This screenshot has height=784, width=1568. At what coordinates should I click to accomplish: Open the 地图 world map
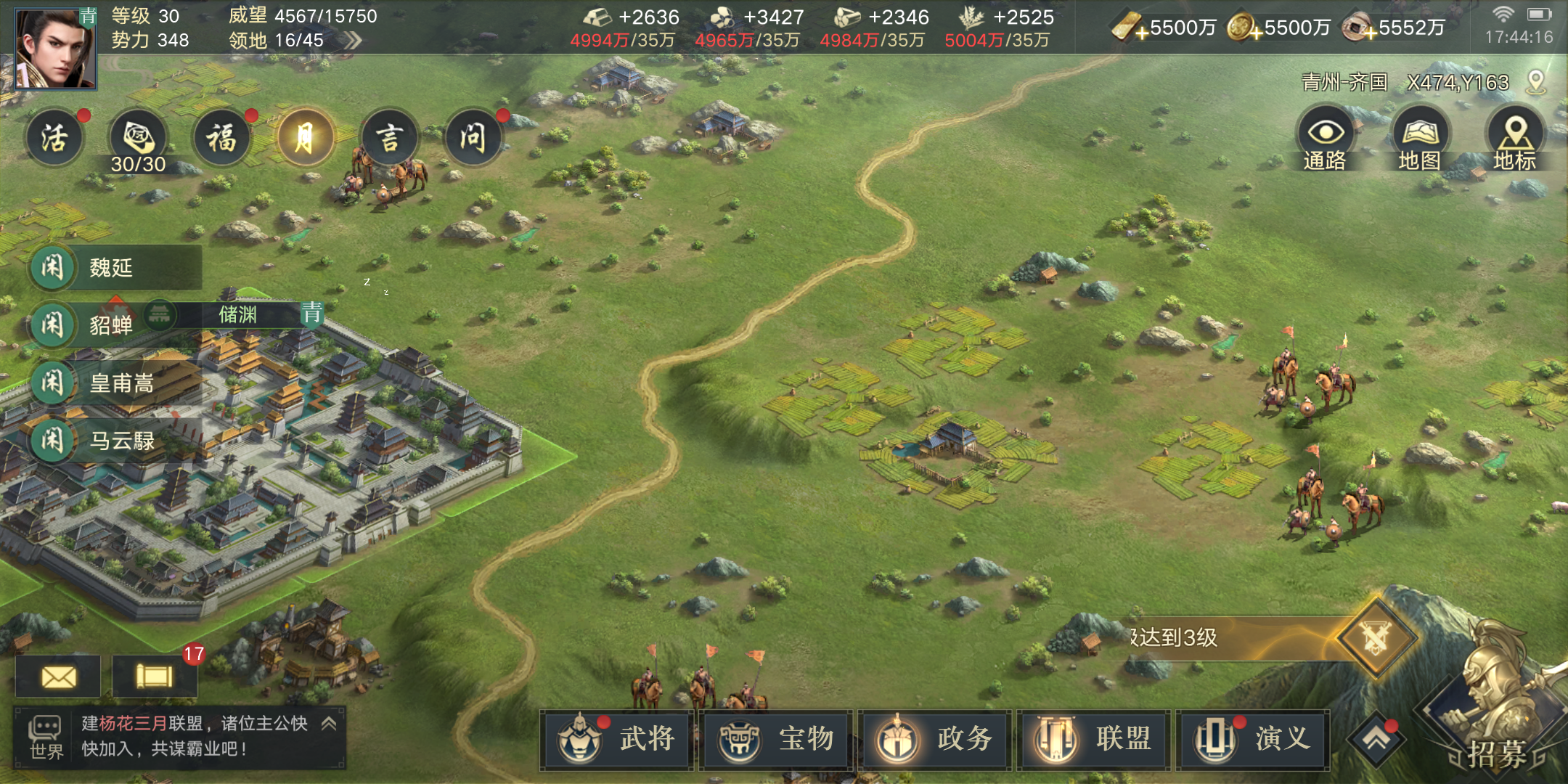1420,138
